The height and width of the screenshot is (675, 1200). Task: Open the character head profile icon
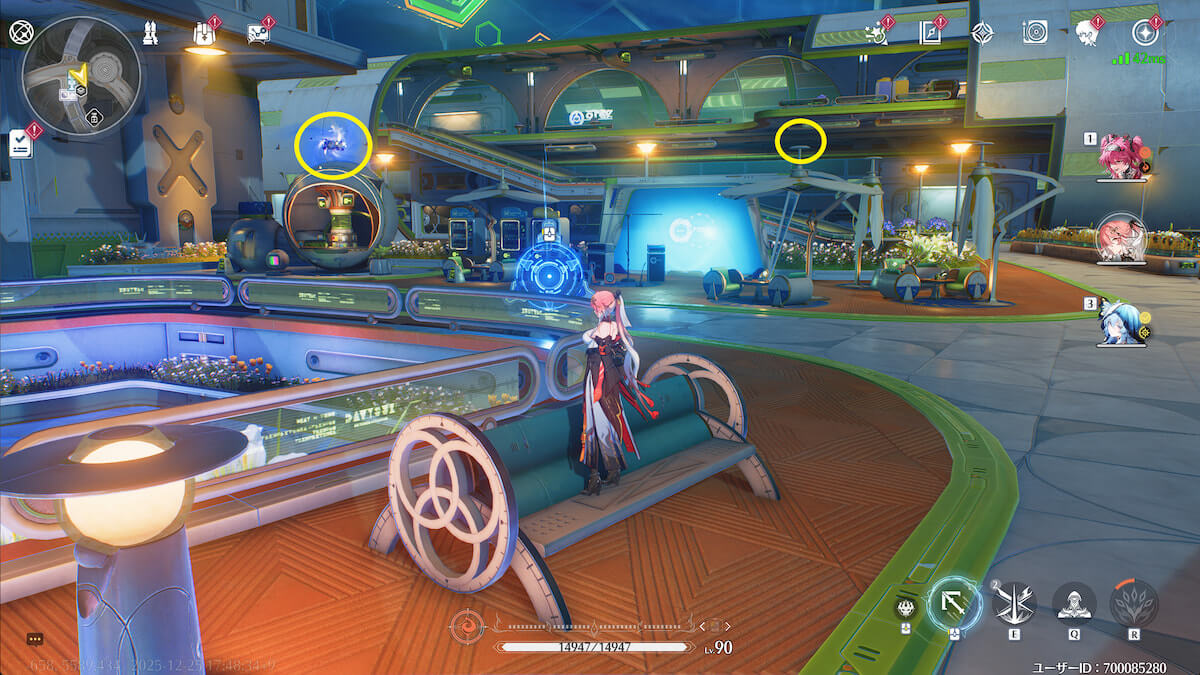[1087, 33]
